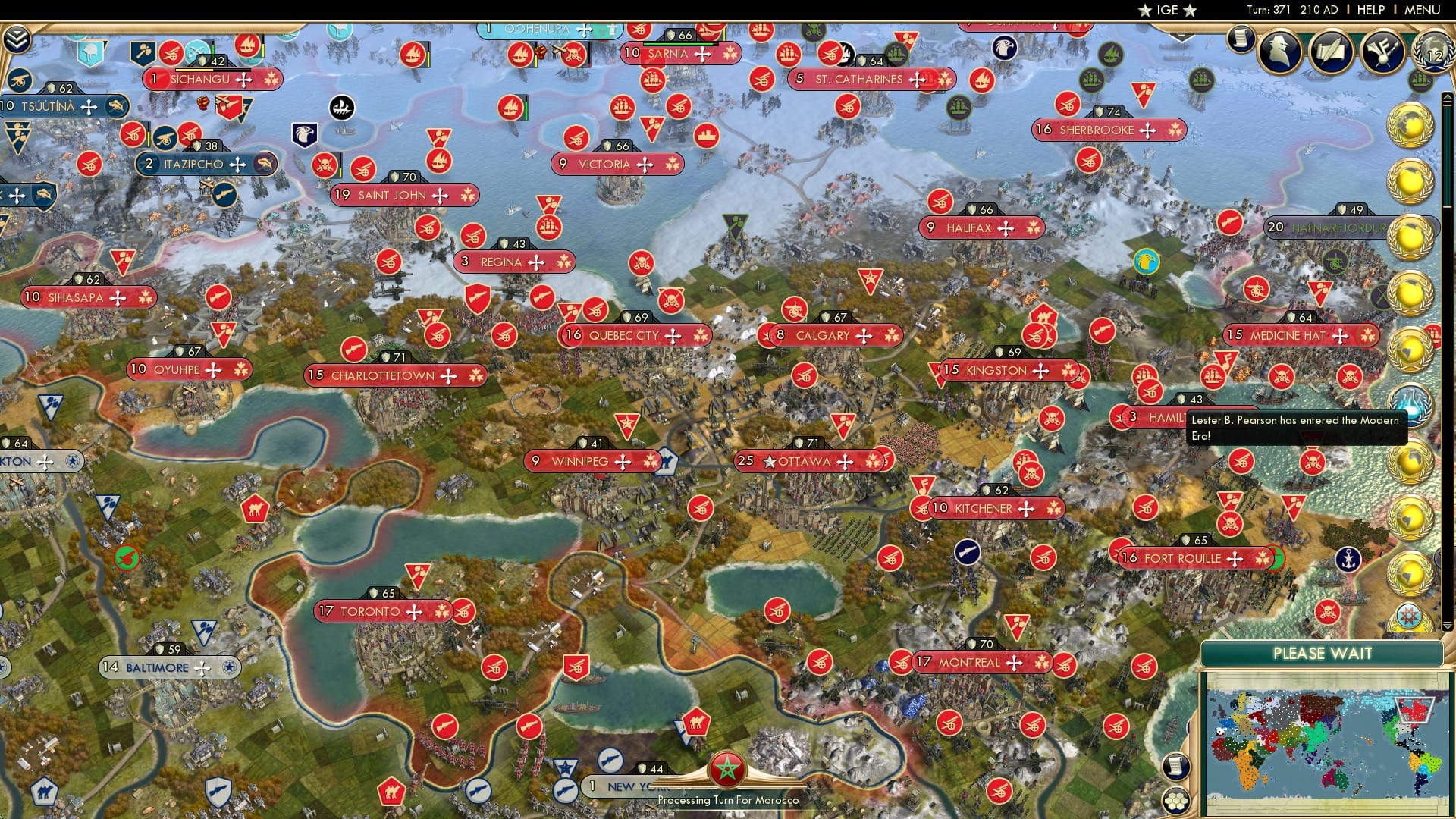Select the cannon unit icon below the chevrons
Screen dimensions: 1456x819
click(18, 80)
